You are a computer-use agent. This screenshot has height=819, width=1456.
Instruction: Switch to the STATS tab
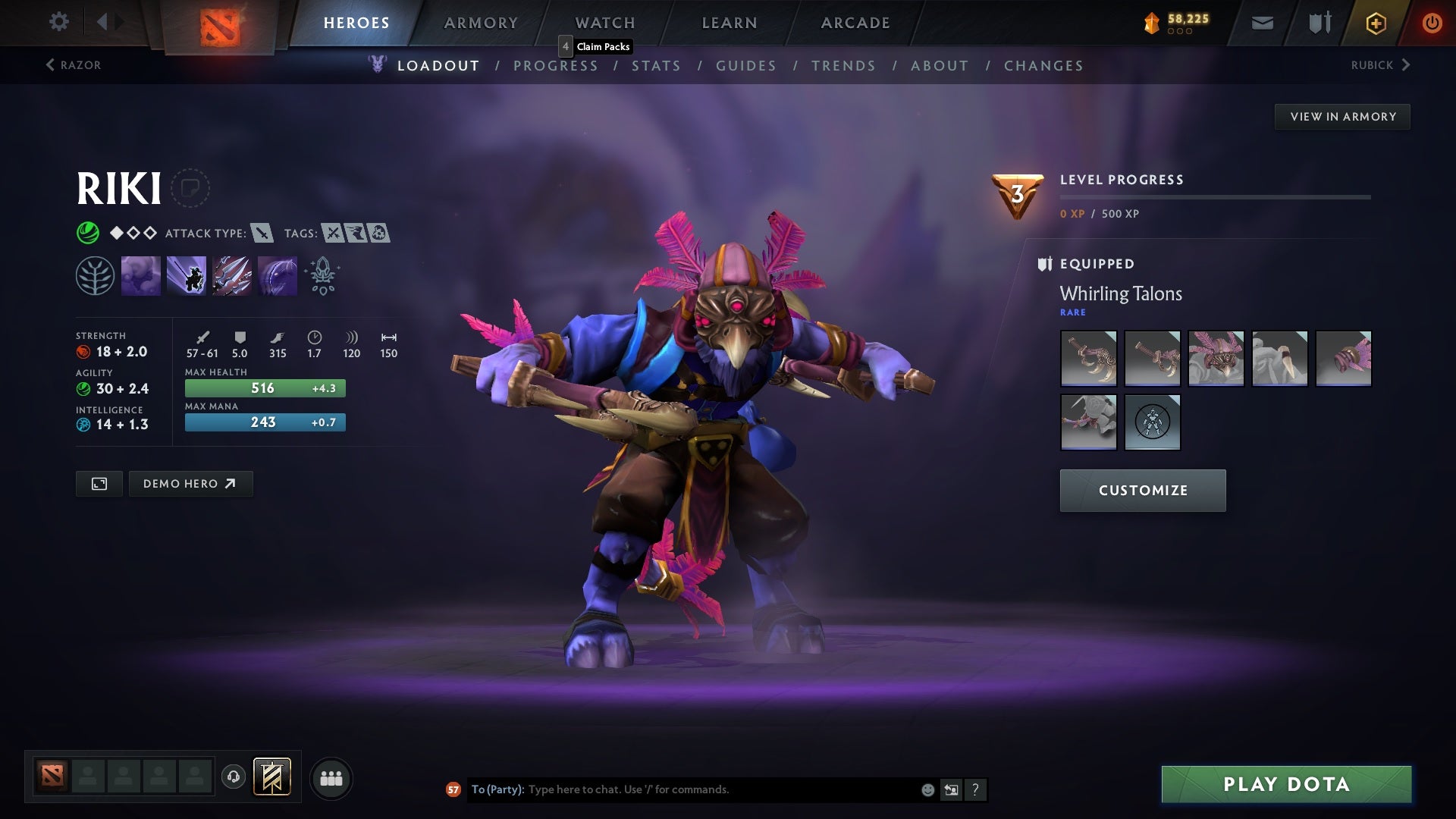tap(657, 66)
